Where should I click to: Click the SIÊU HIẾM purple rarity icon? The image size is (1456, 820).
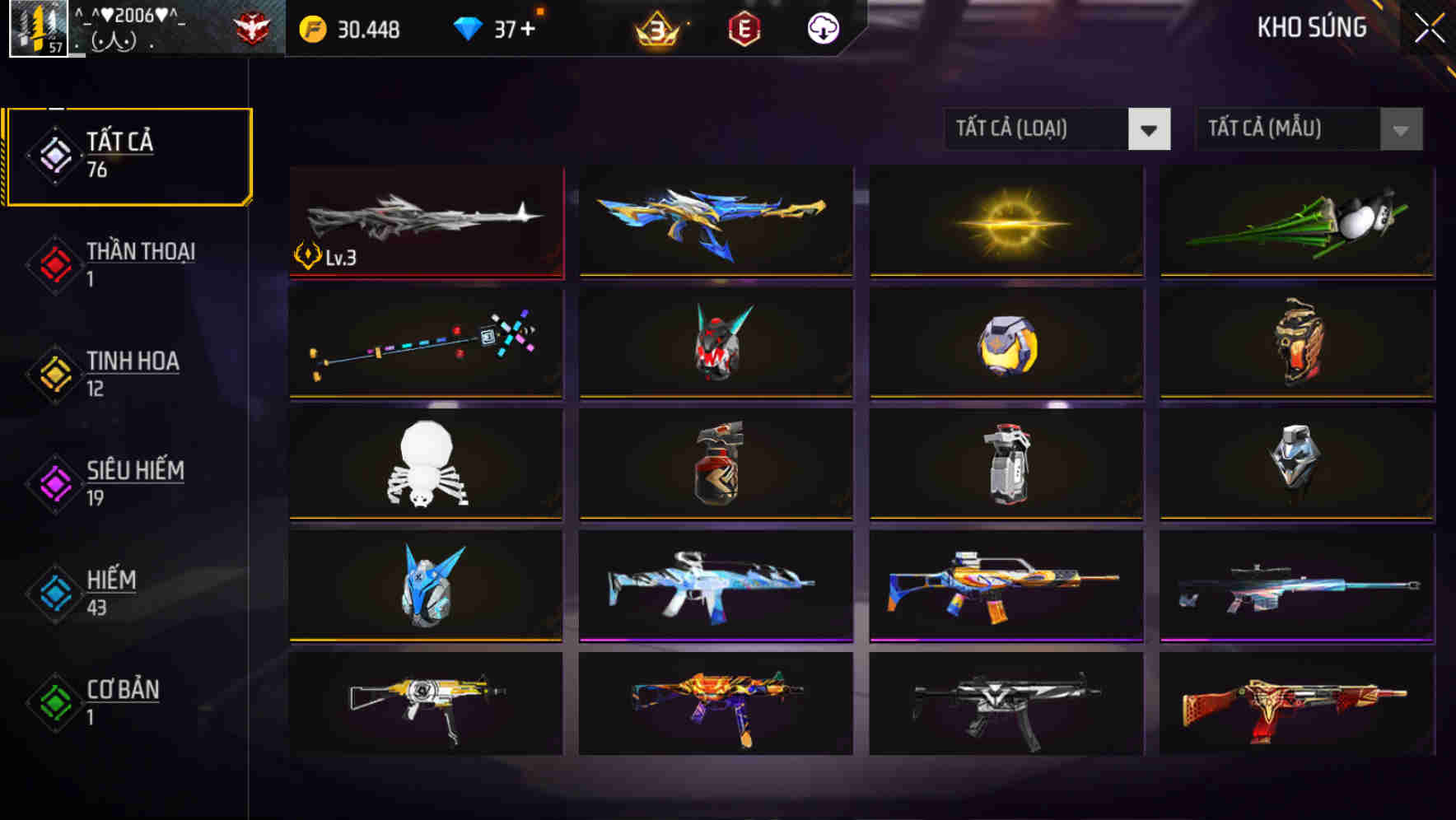pos(54,482)
